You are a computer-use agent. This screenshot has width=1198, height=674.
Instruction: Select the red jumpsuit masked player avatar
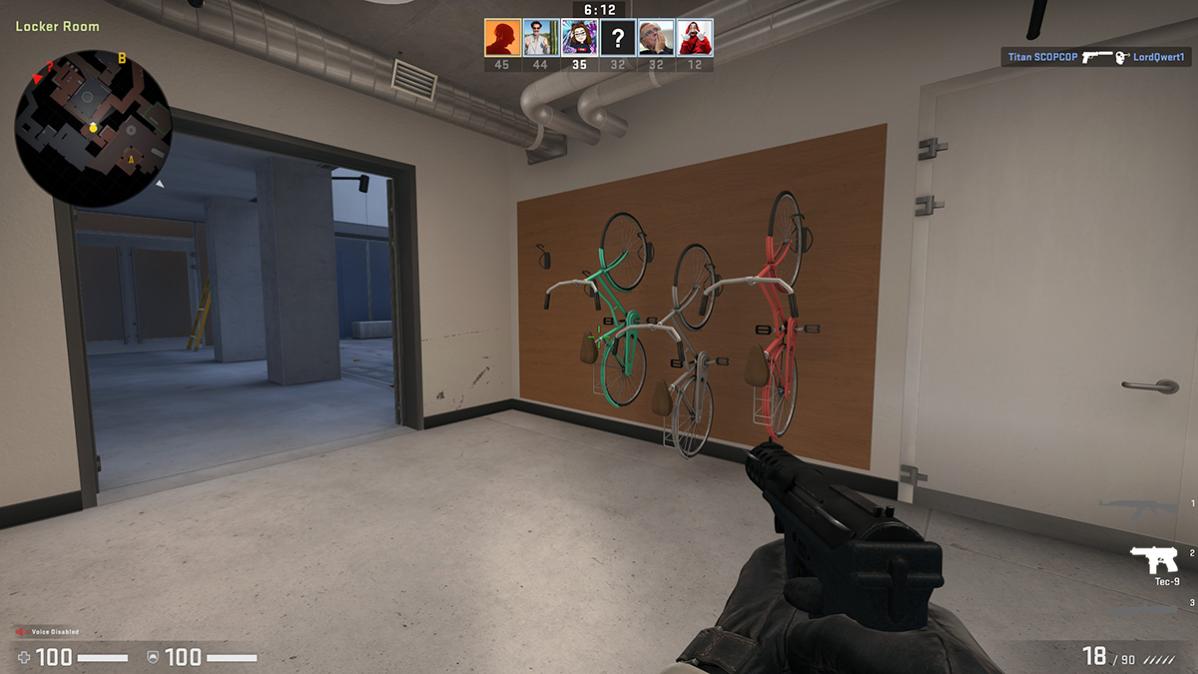695,38
